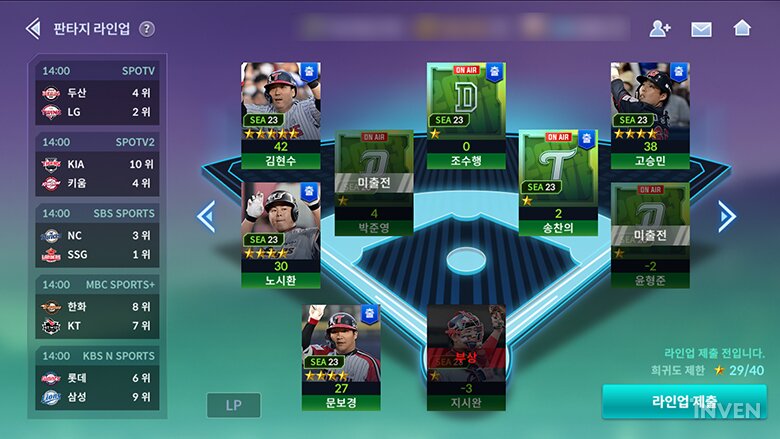Select the KIA vs 키움 match
This screenshot has width=780, height=439.
coord(98,164)
